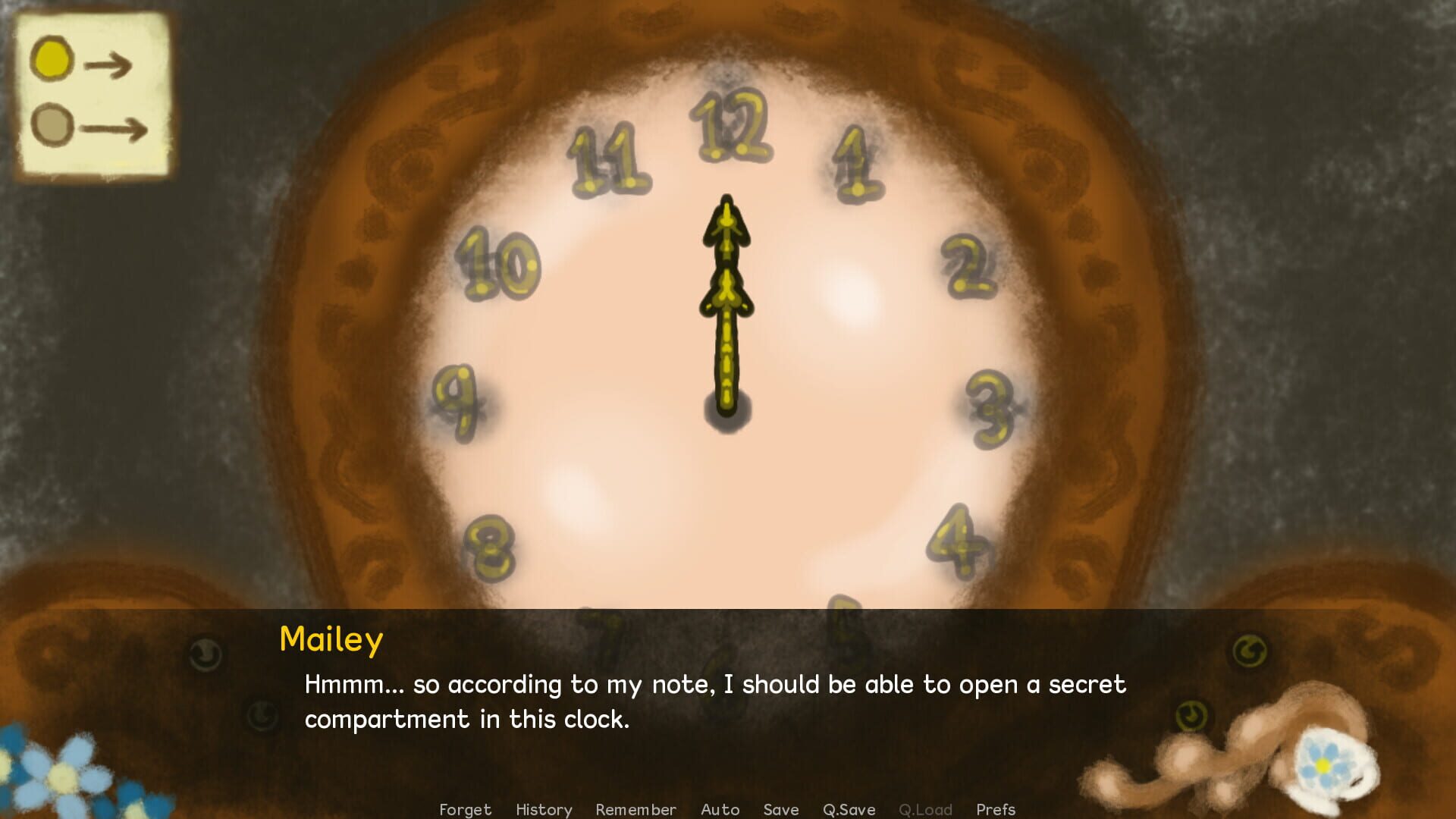Toggle Auto mode for dialogue
Image resolution: width=1456 pixels, height=819 pixels.
719,809
